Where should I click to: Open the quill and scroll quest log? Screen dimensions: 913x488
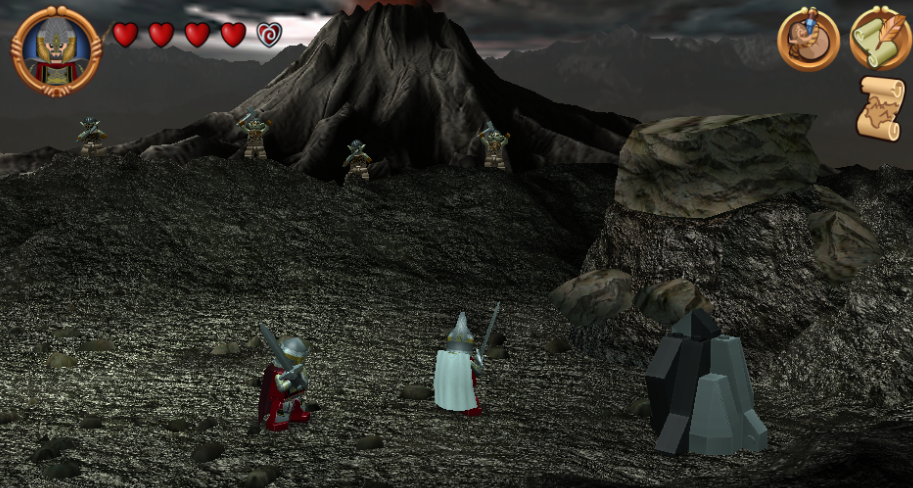[x=880, y=40]
